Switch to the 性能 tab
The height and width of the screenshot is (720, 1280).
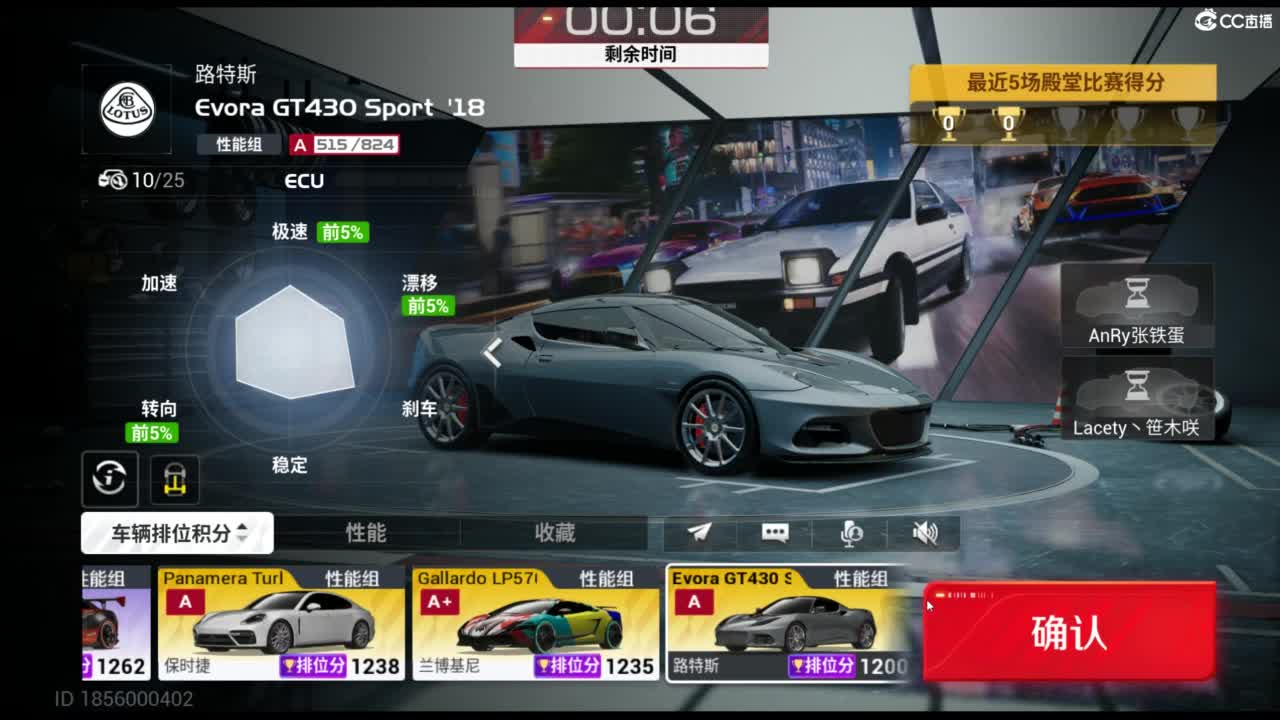(366, 533)
